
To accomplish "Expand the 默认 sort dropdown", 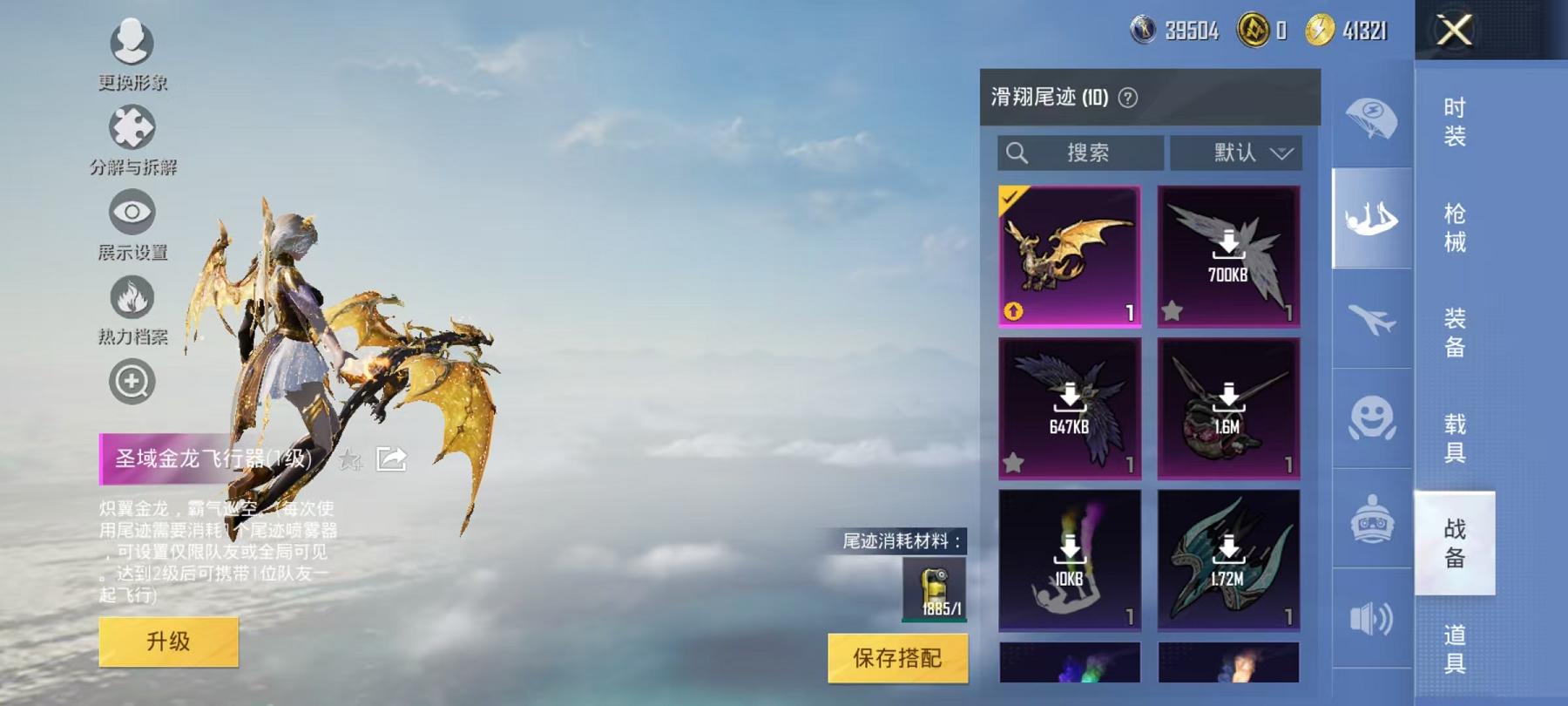I will click(x=1236, y=153).
